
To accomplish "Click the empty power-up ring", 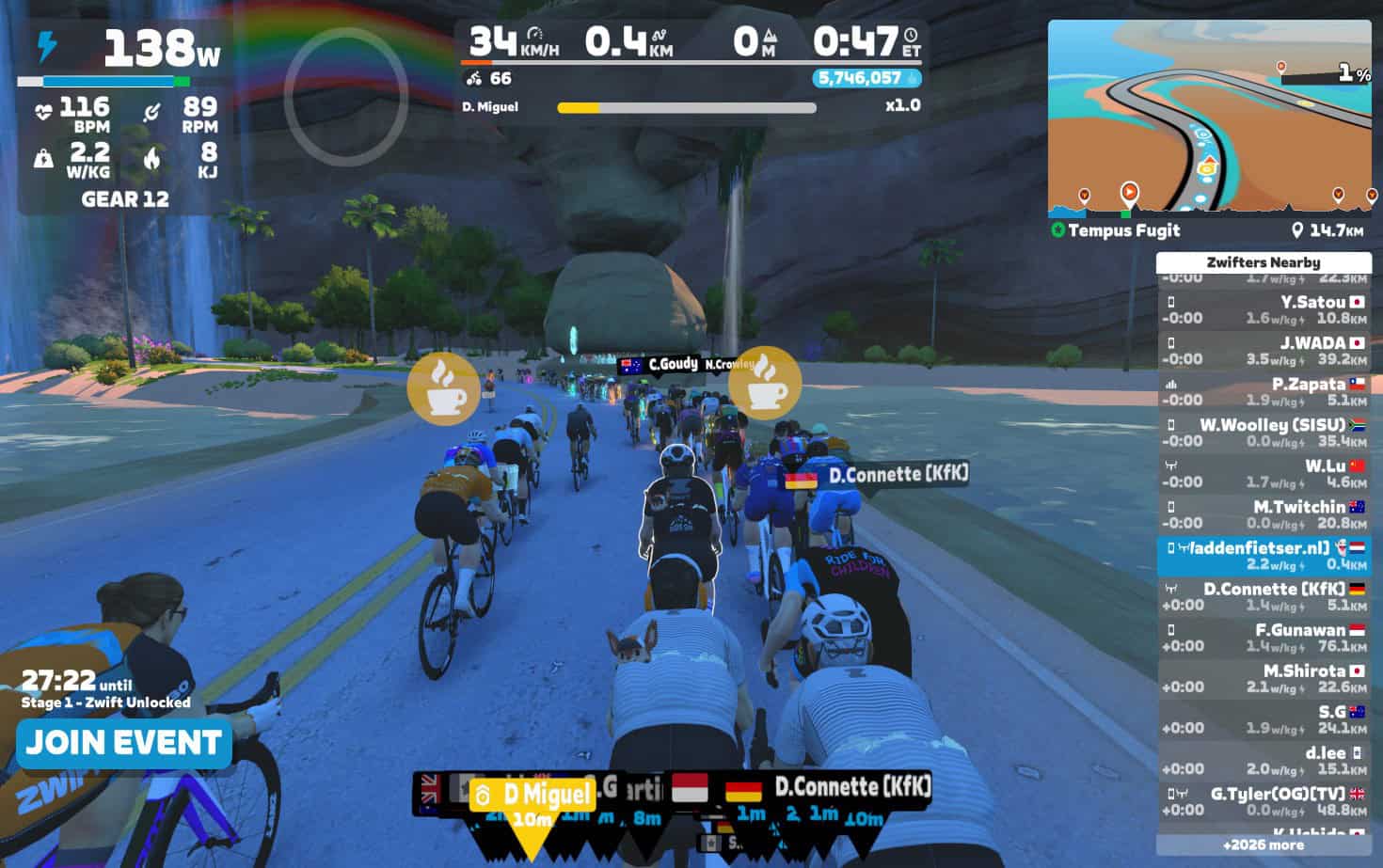I will coord(345,97).
